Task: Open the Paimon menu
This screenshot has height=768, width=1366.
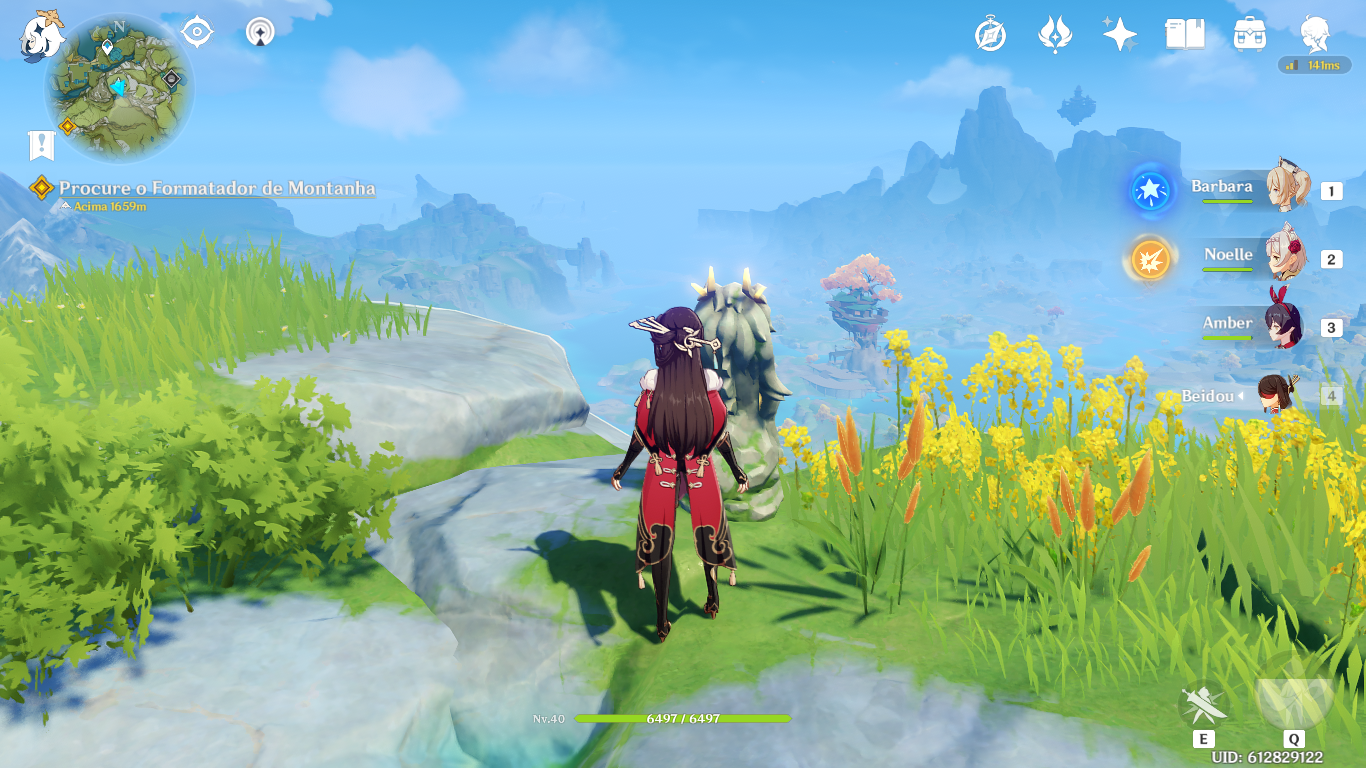Action: [x=41, y=35]
